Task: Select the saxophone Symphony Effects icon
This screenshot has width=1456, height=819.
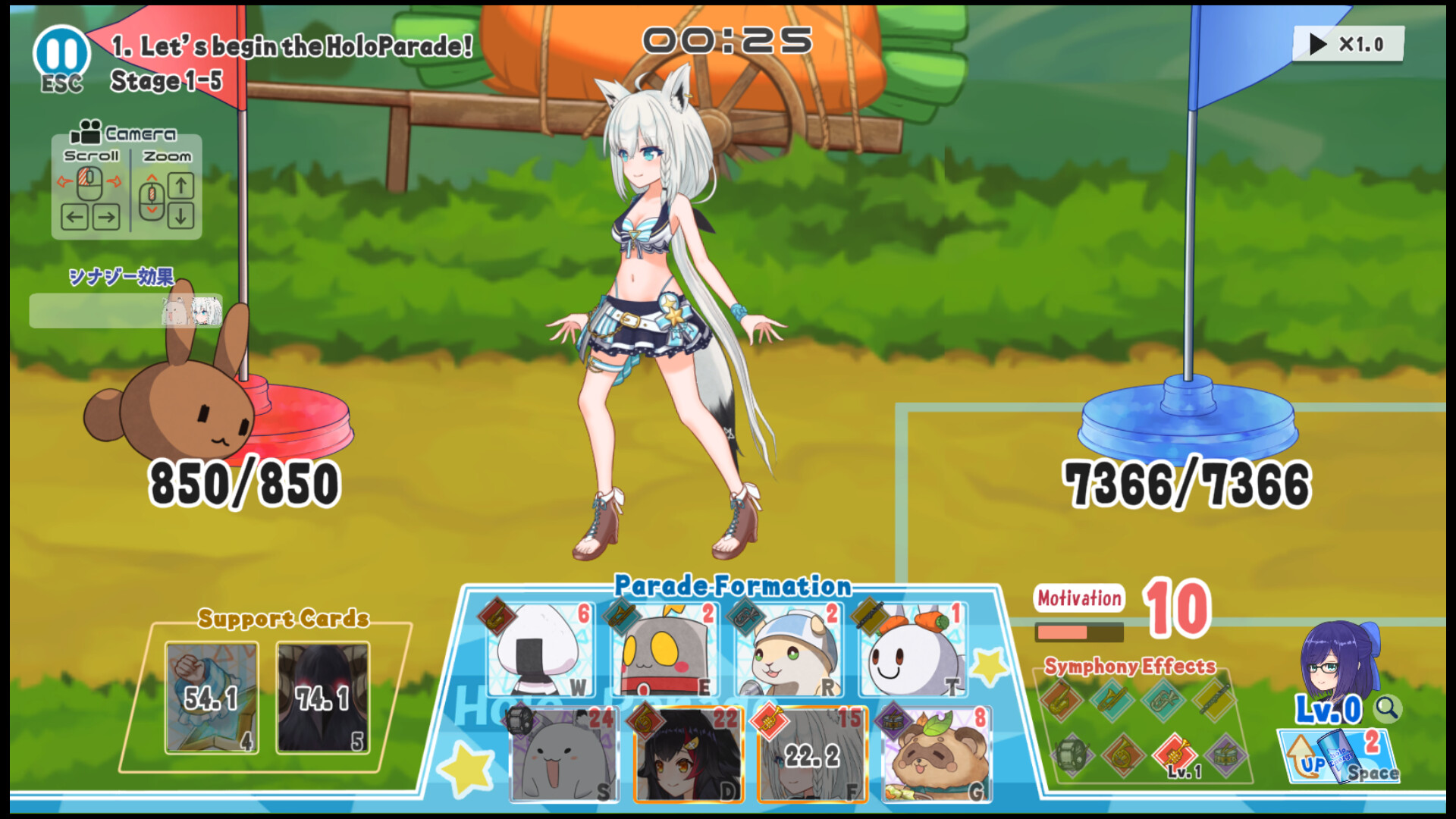Action: 1060,701
